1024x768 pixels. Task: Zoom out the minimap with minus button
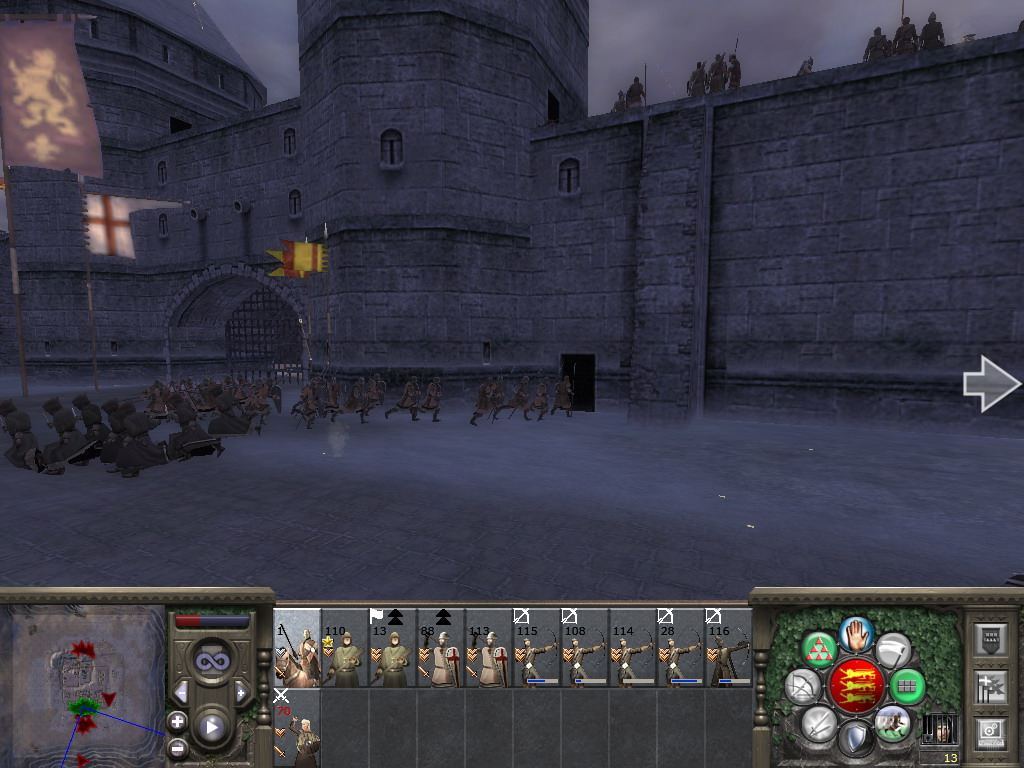point(177,747)
